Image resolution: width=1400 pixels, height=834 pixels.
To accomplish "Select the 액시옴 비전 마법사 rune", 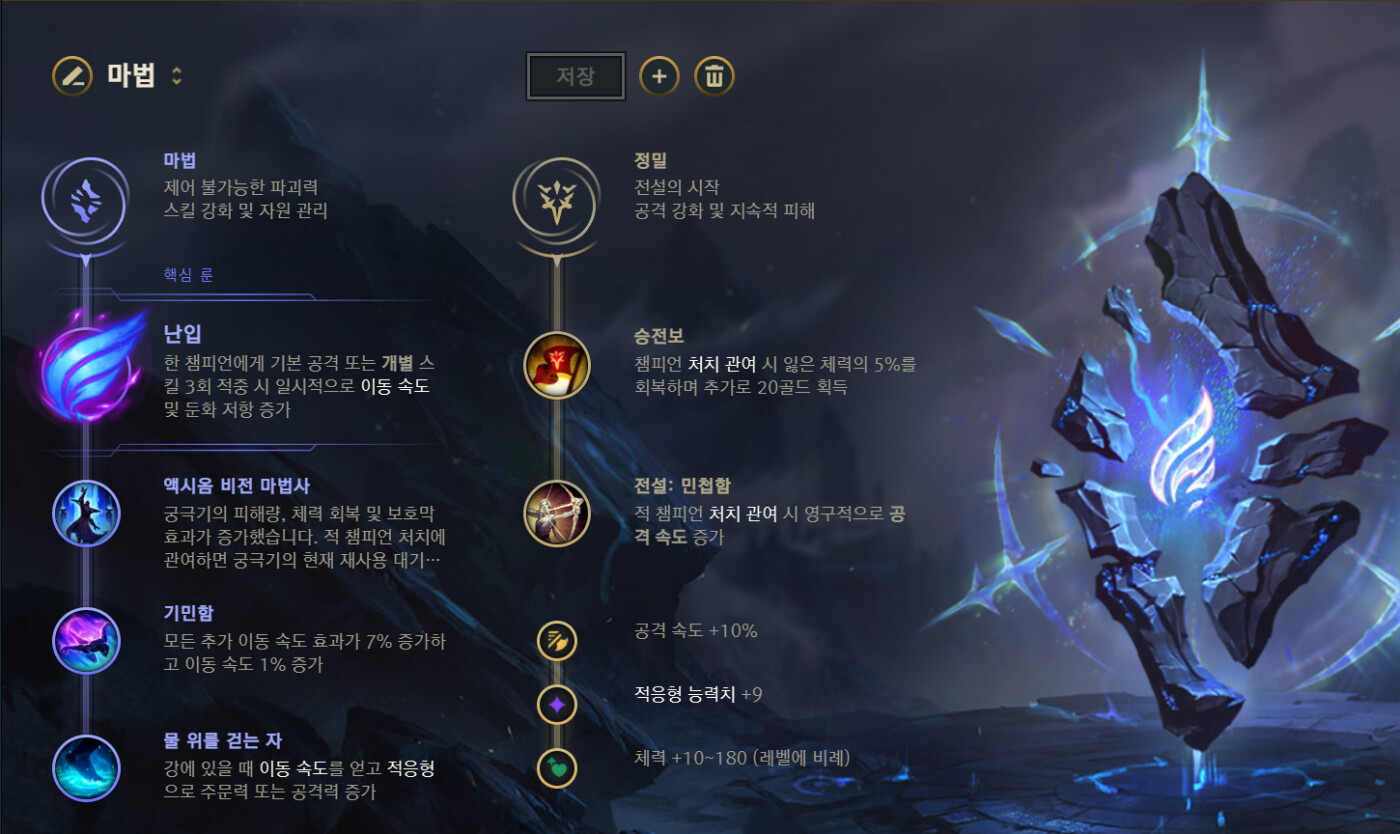I will pyautogui.click(x=86, y=514).
